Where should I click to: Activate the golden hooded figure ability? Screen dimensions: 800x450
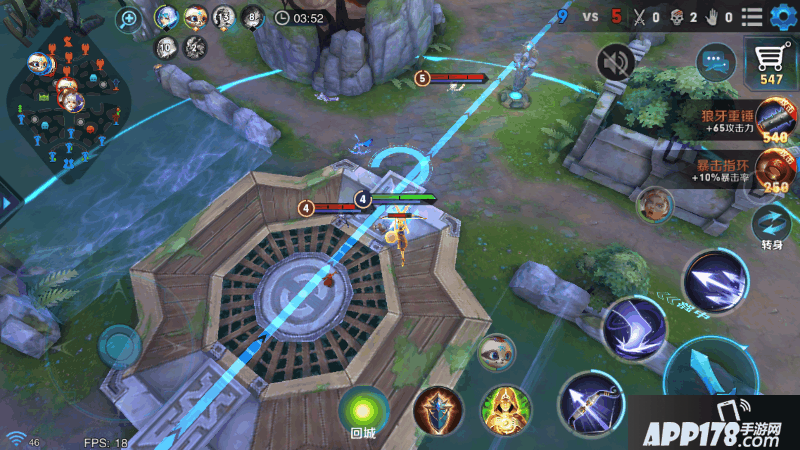coord(505,410)
